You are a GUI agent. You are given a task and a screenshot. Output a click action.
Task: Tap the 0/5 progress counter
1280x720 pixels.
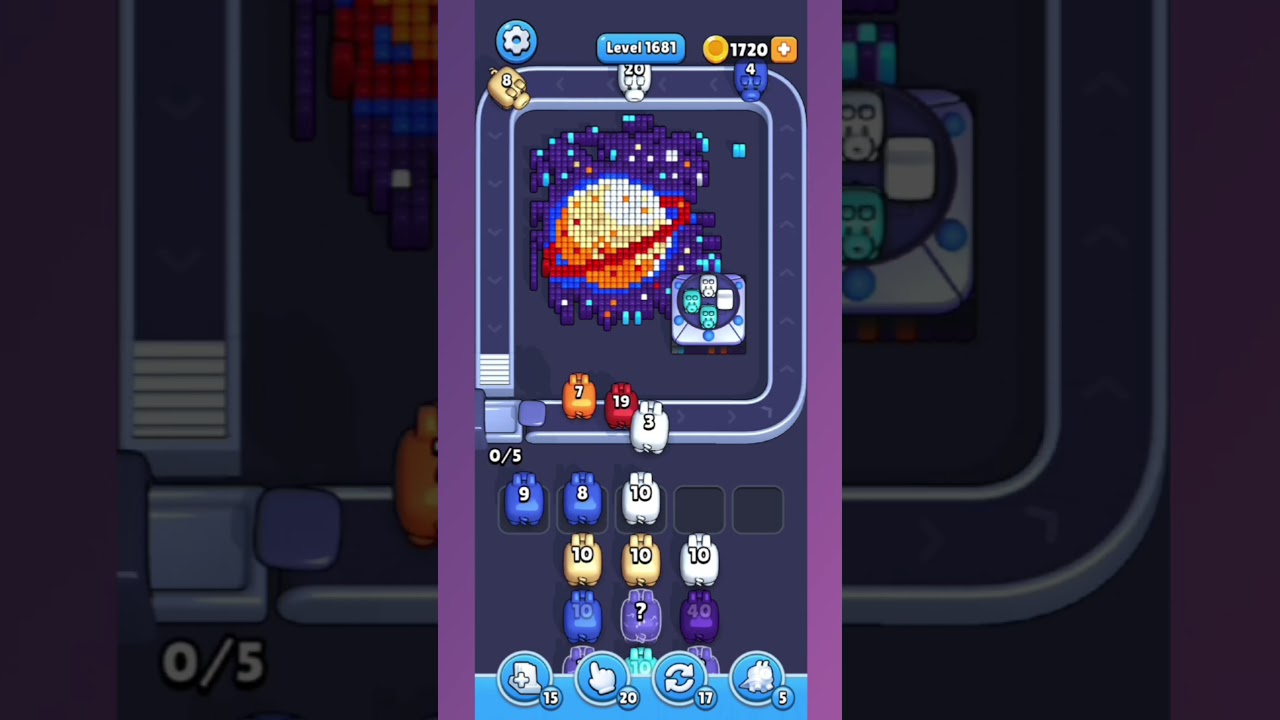[x=505, y=455]
